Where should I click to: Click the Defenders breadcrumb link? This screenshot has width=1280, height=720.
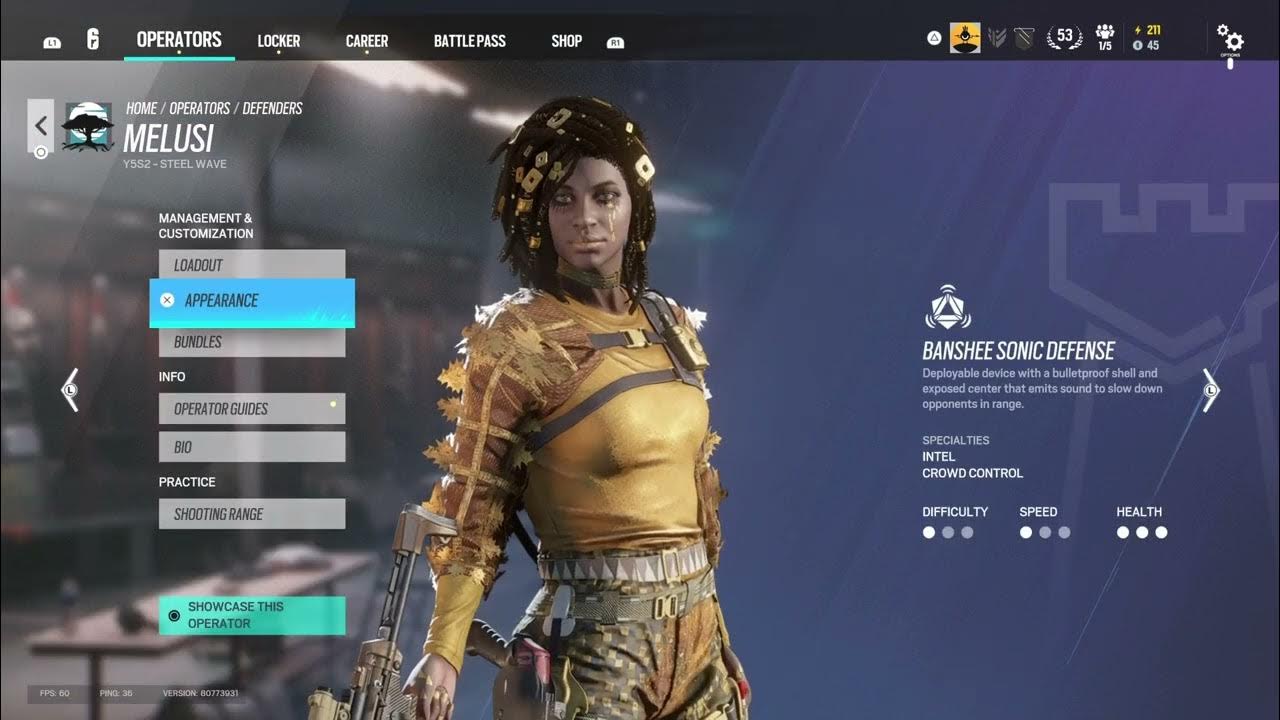point(272,108)
